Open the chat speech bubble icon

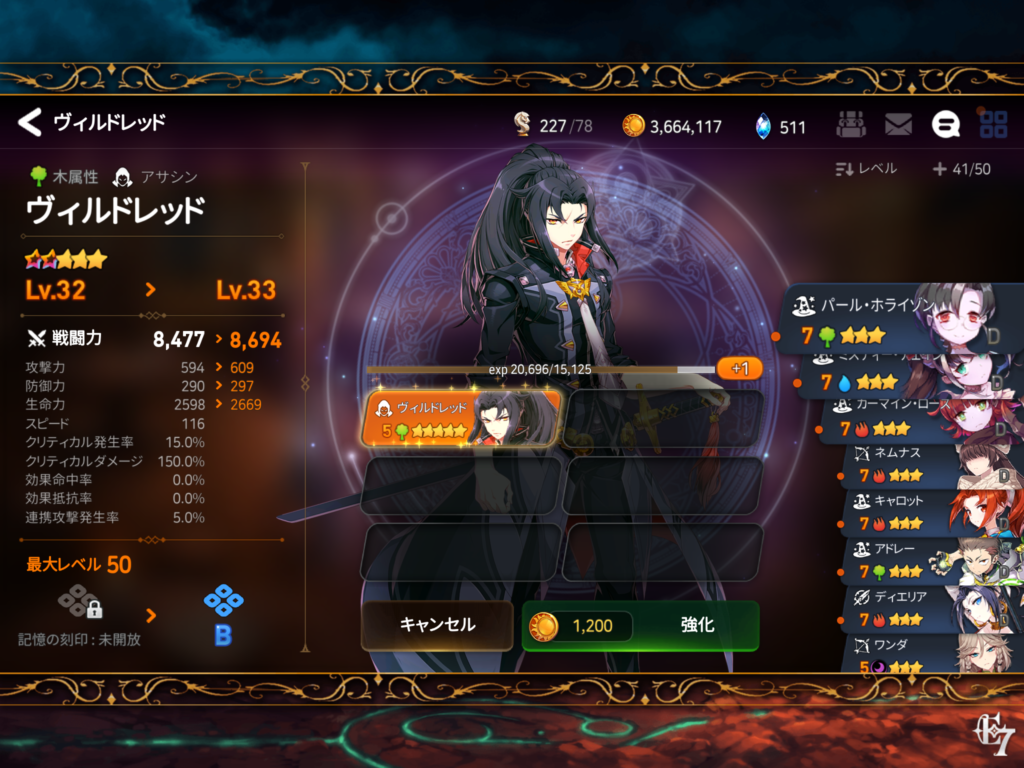945,125
